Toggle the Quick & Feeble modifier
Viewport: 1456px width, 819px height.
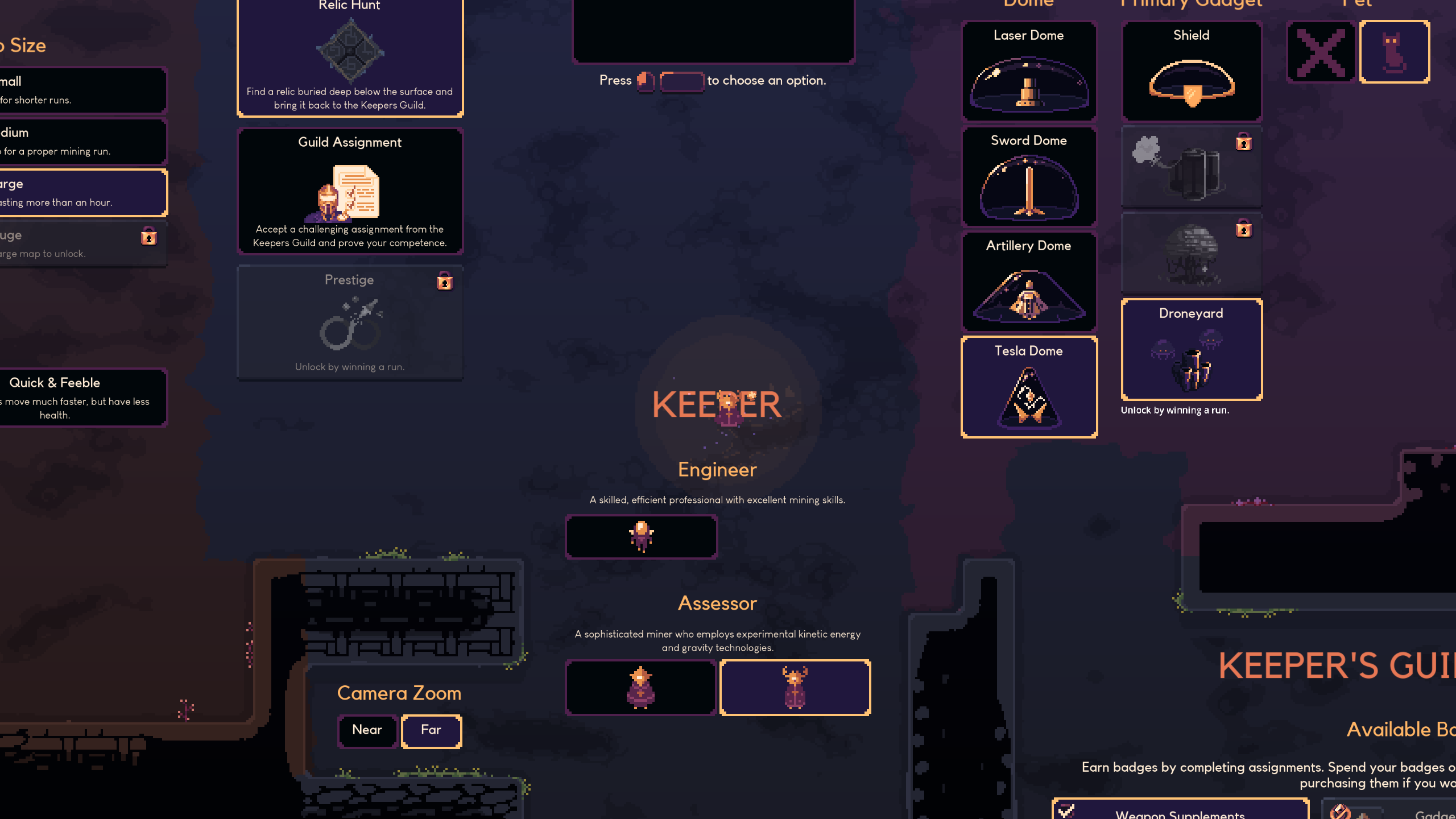click(x=80, y=398)
